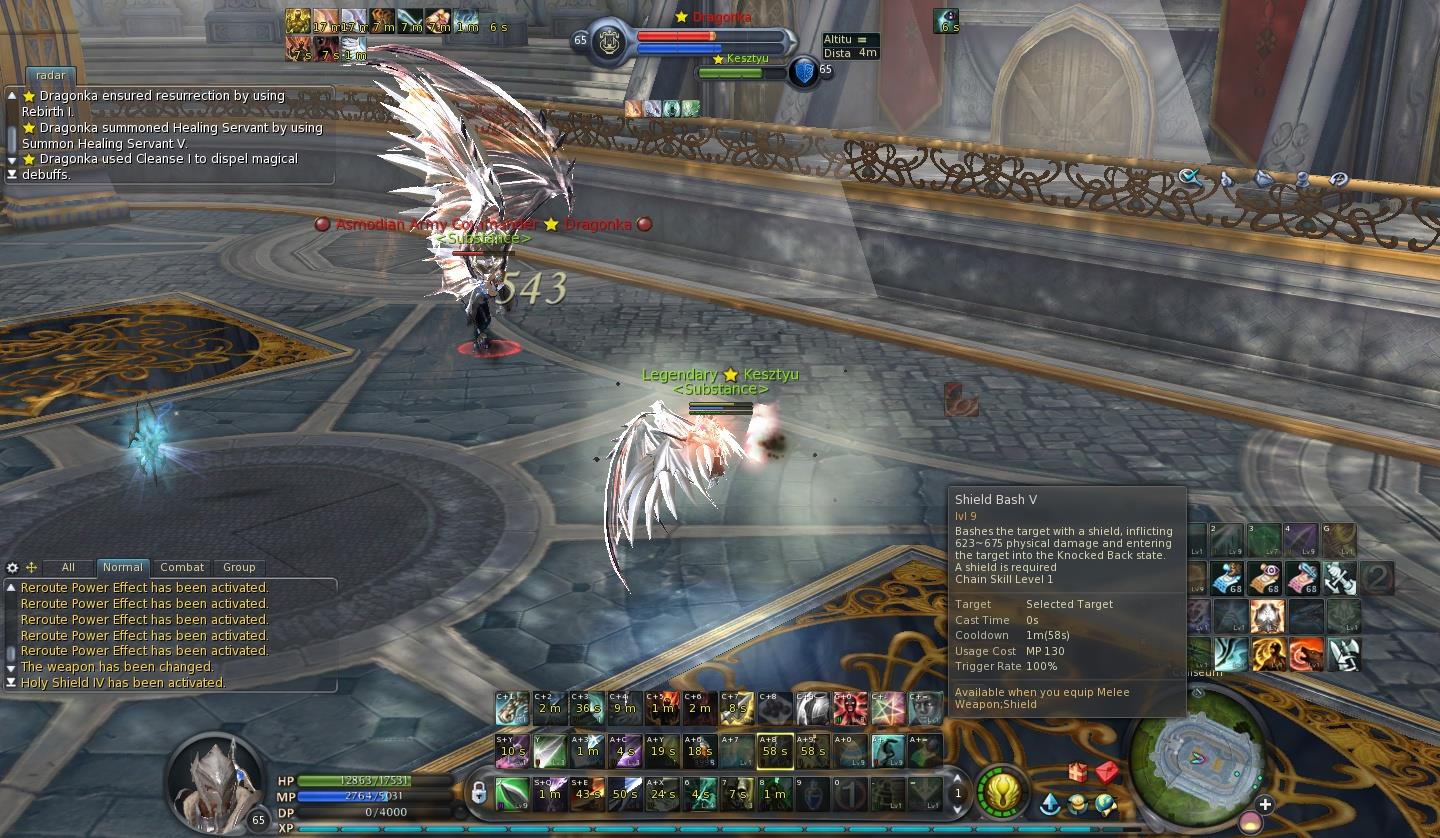Open the gift box icon
Screen dimensions: 1440x838
point(1078,772)
